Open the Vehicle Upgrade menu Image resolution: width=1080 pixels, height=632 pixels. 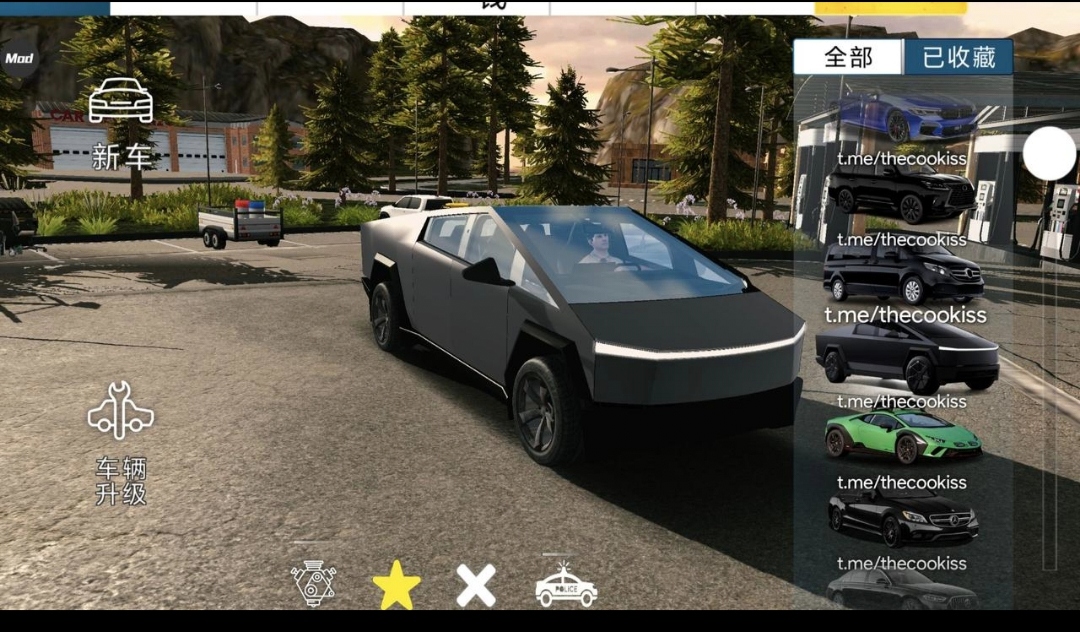(x=121, y=442)
